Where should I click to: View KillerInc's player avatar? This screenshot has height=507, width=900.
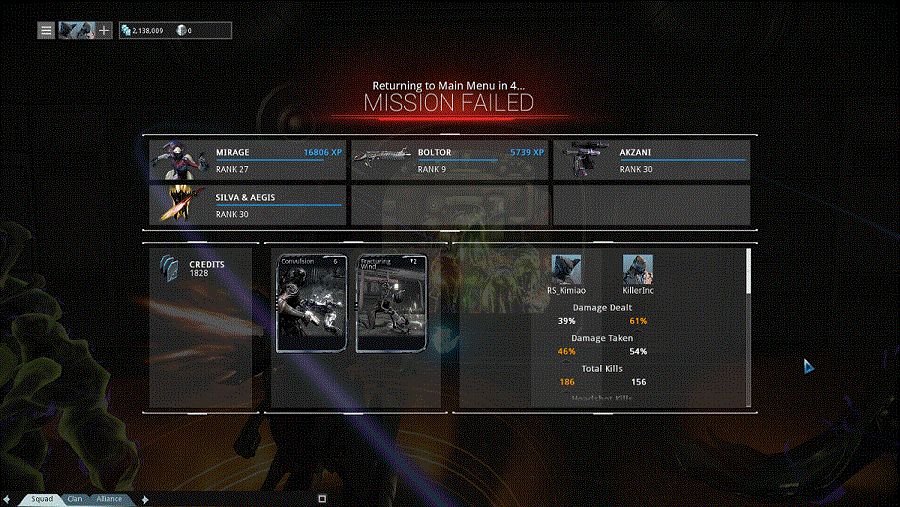(x=638, y=269)
